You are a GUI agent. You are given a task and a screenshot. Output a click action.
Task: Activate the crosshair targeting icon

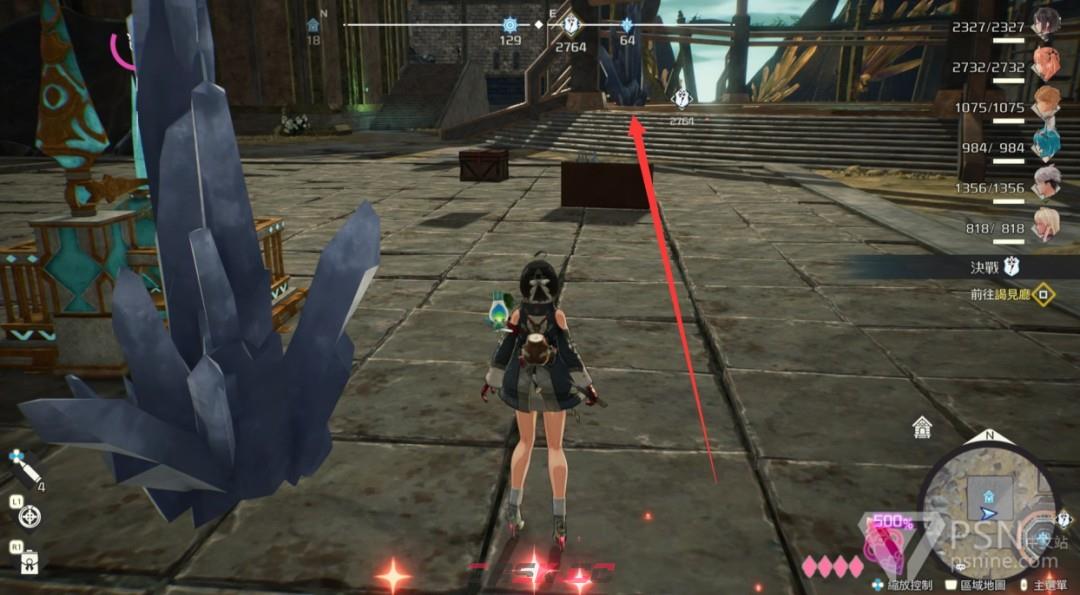click(30, 516)
